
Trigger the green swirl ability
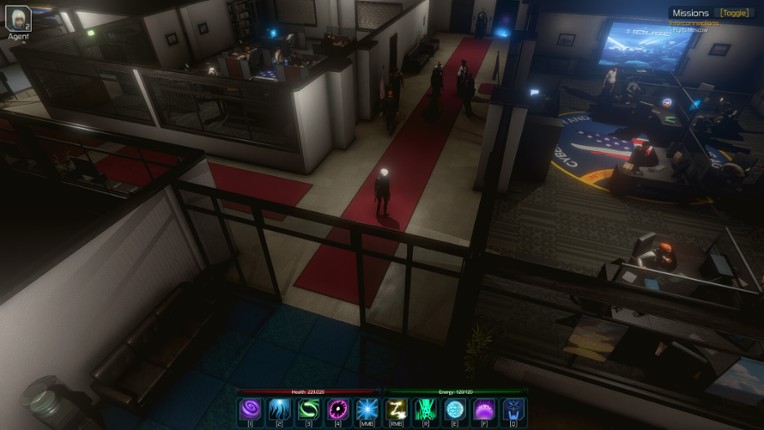(x=309, y=410)
